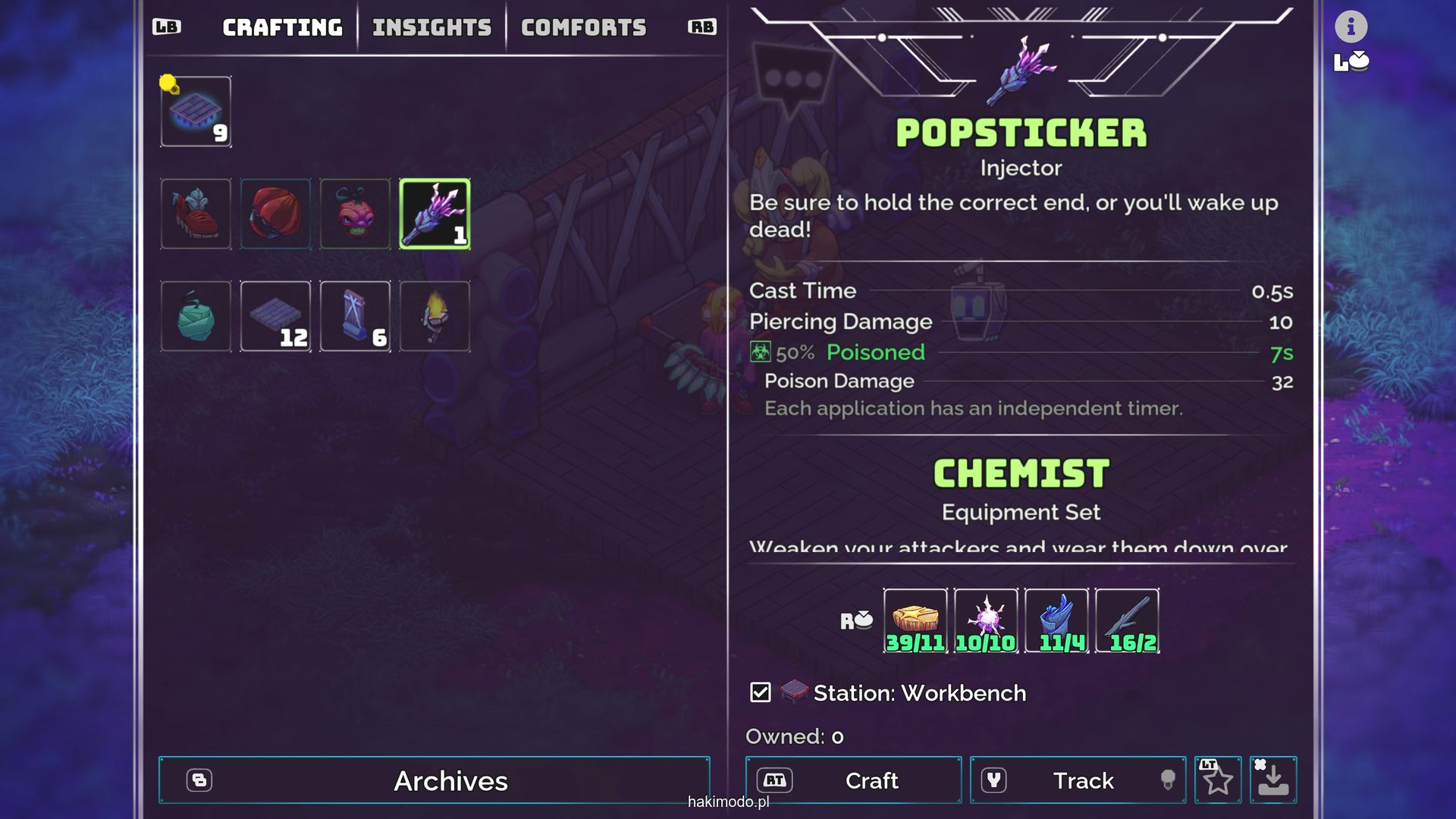Select the red boot recipe

(196, 214)
